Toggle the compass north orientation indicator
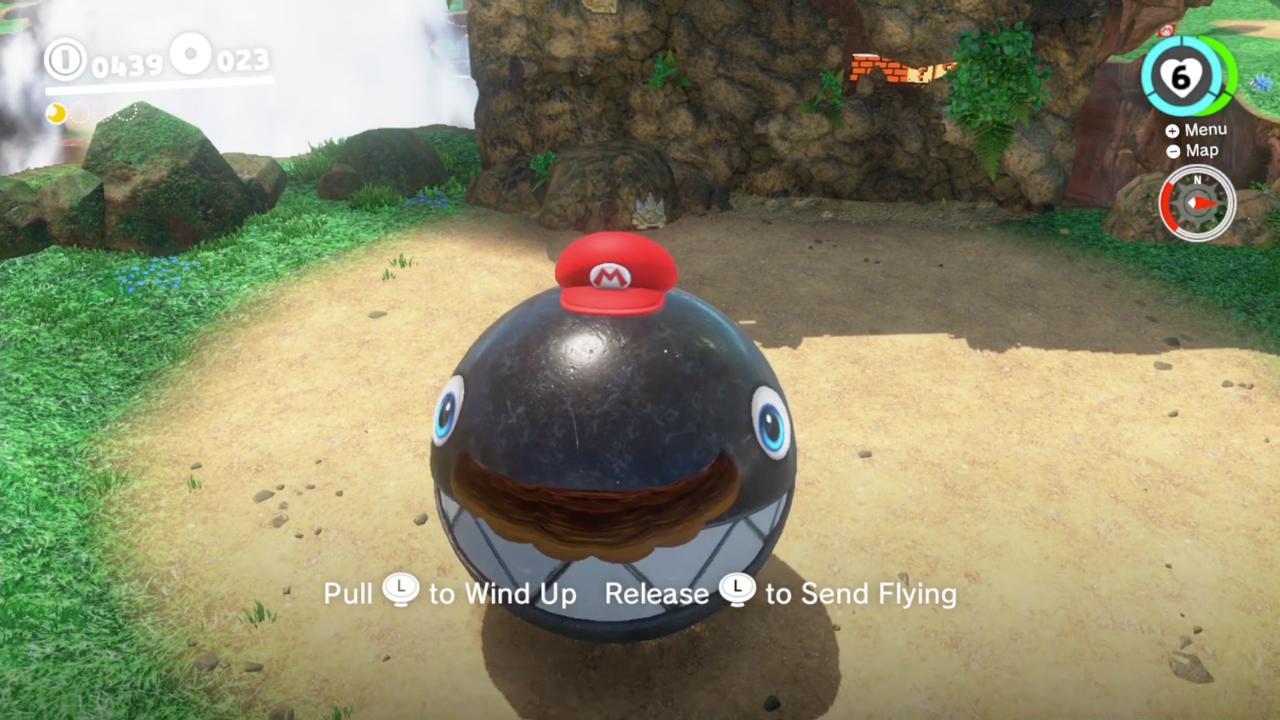Screen dimensions: 1280x720 1196,181
